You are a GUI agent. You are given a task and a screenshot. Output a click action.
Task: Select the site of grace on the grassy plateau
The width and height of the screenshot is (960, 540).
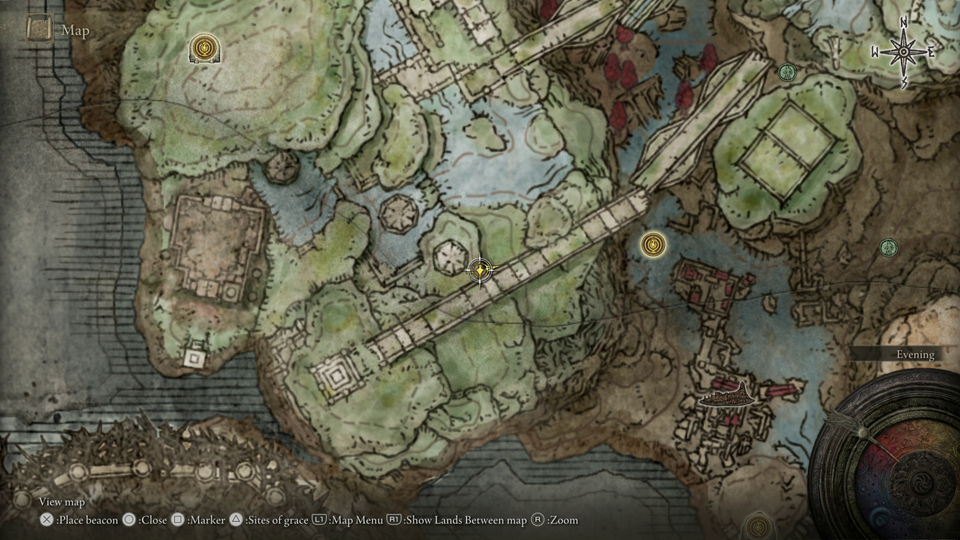(205, 46)
